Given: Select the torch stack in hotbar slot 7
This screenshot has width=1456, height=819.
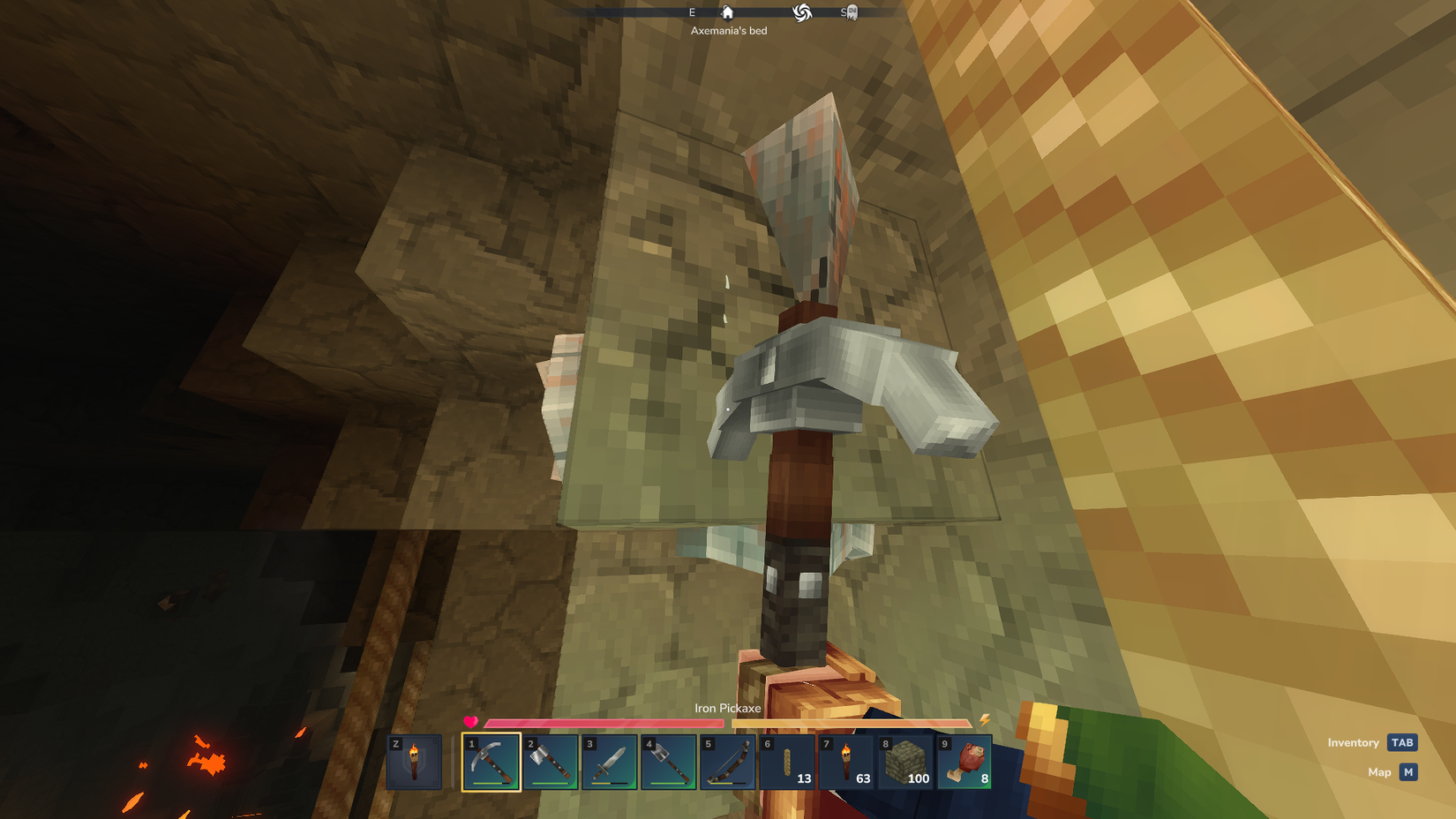Looking at the screenshot, I should 846,762.
